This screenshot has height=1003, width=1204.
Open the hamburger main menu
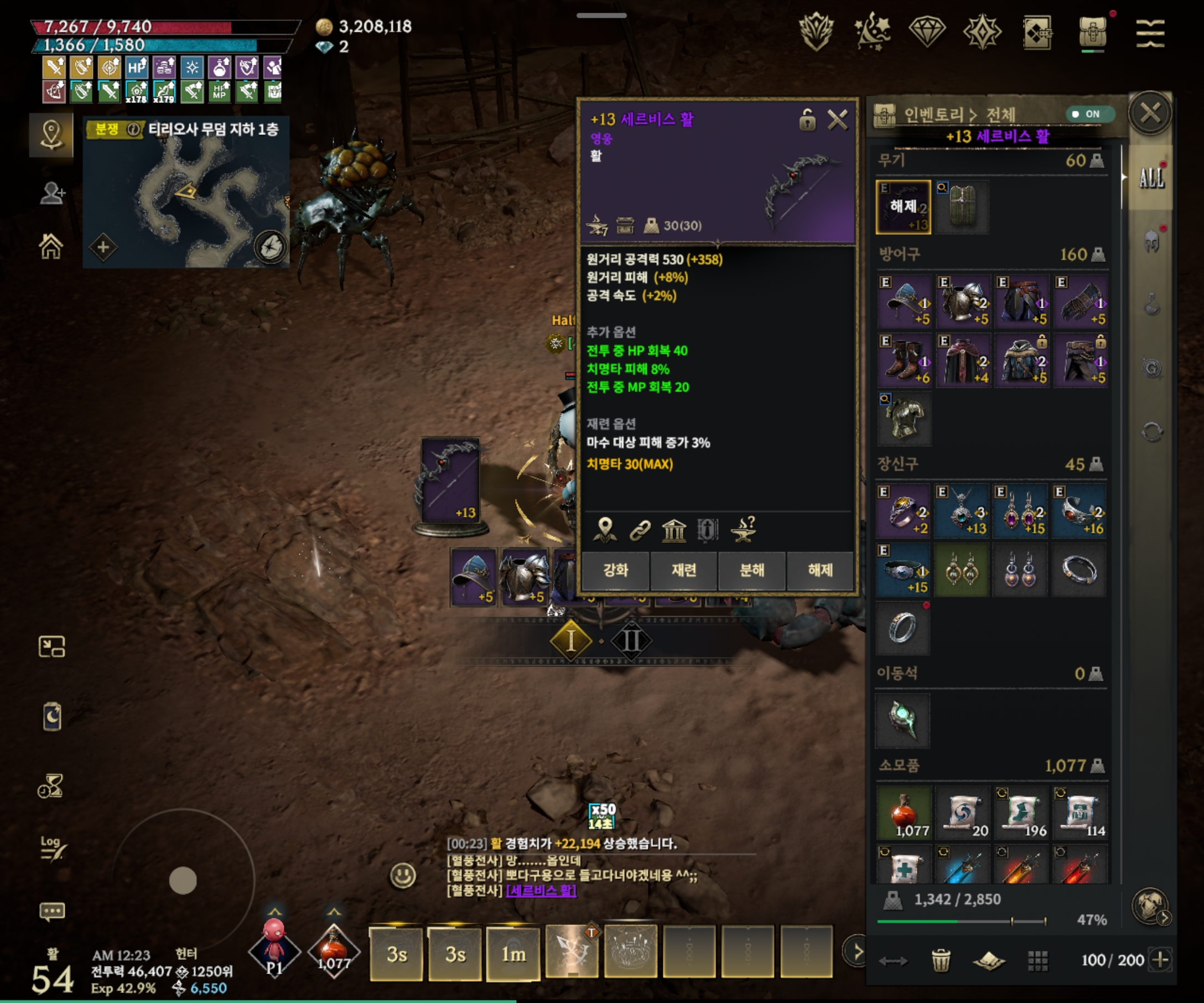[1150, 33]
